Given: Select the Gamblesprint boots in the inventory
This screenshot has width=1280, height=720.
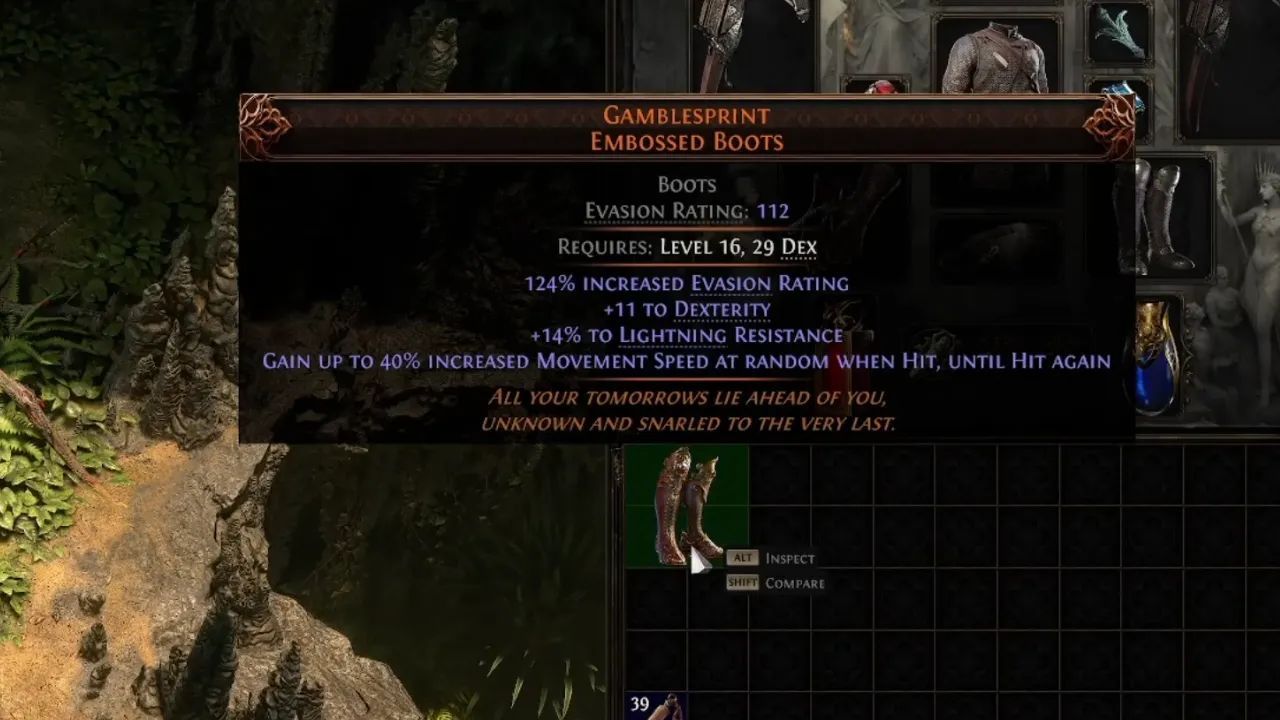Looking at the screenshot, I should coord(686,505).
